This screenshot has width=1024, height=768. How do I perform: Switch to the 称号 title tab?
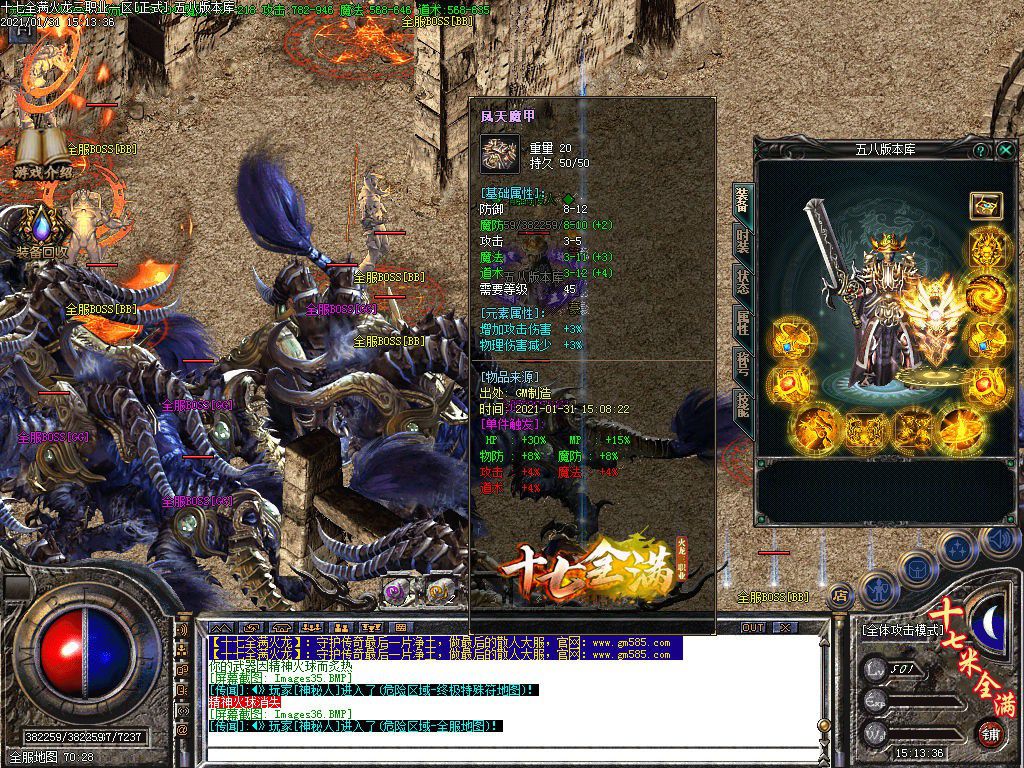(742, 362)
